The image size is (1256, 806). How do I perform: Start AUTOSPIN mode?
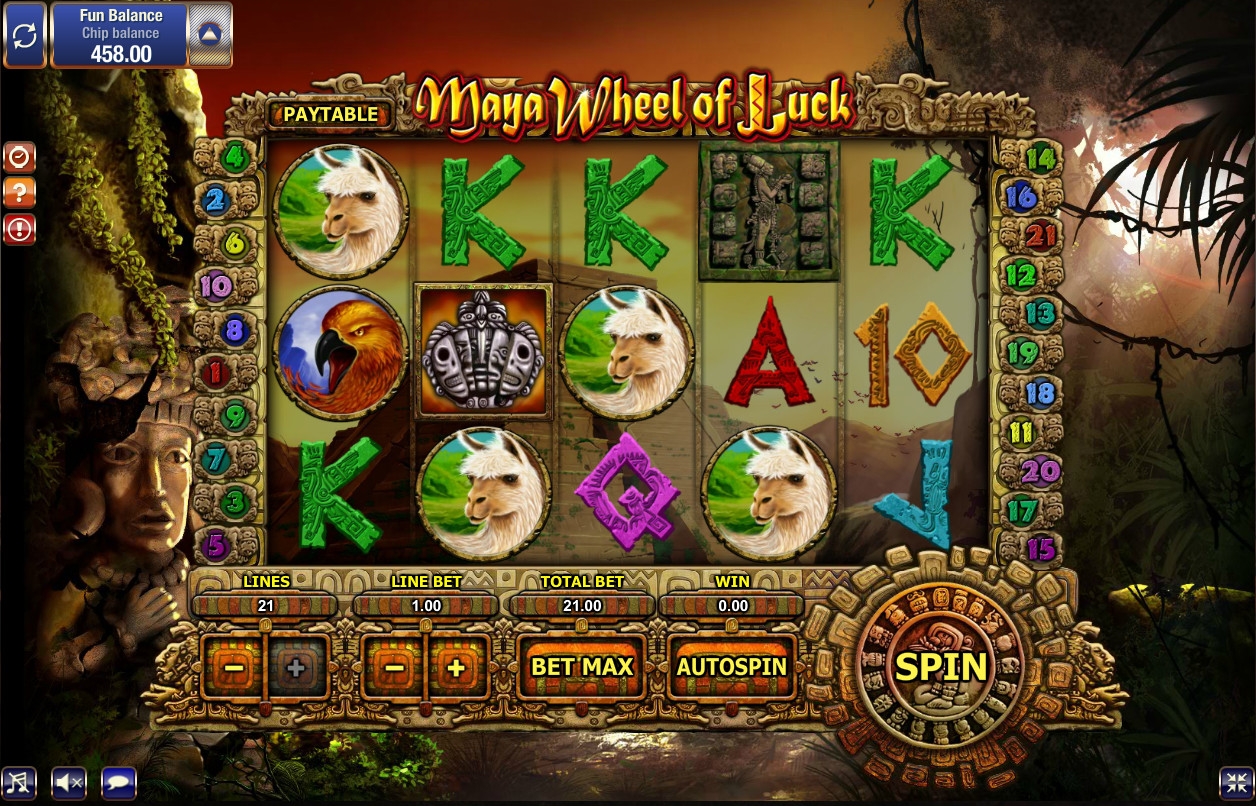click(732, 666)
